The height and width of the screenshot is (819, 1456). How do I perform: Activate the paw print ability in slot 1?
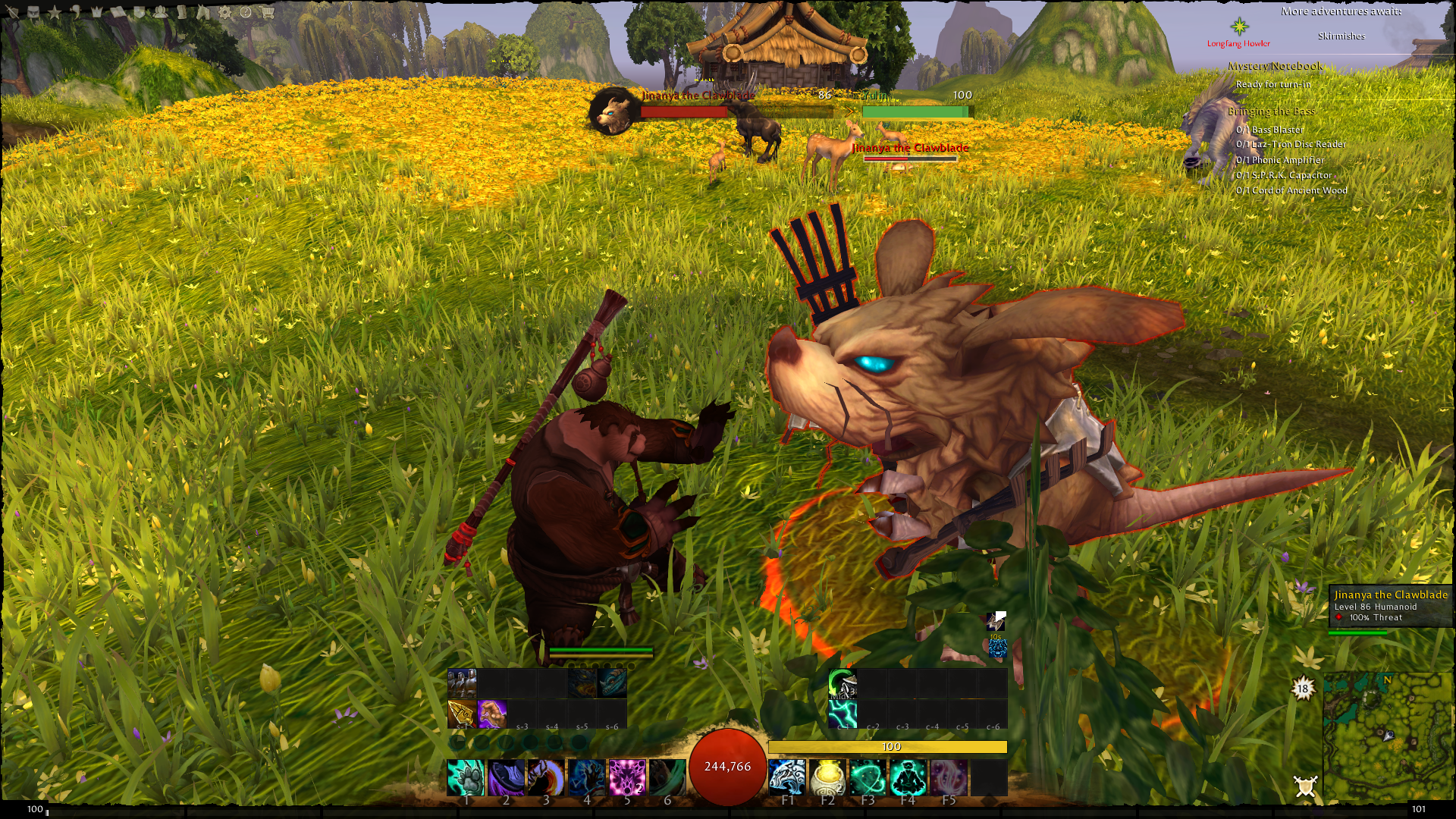(x=465, y=777)
